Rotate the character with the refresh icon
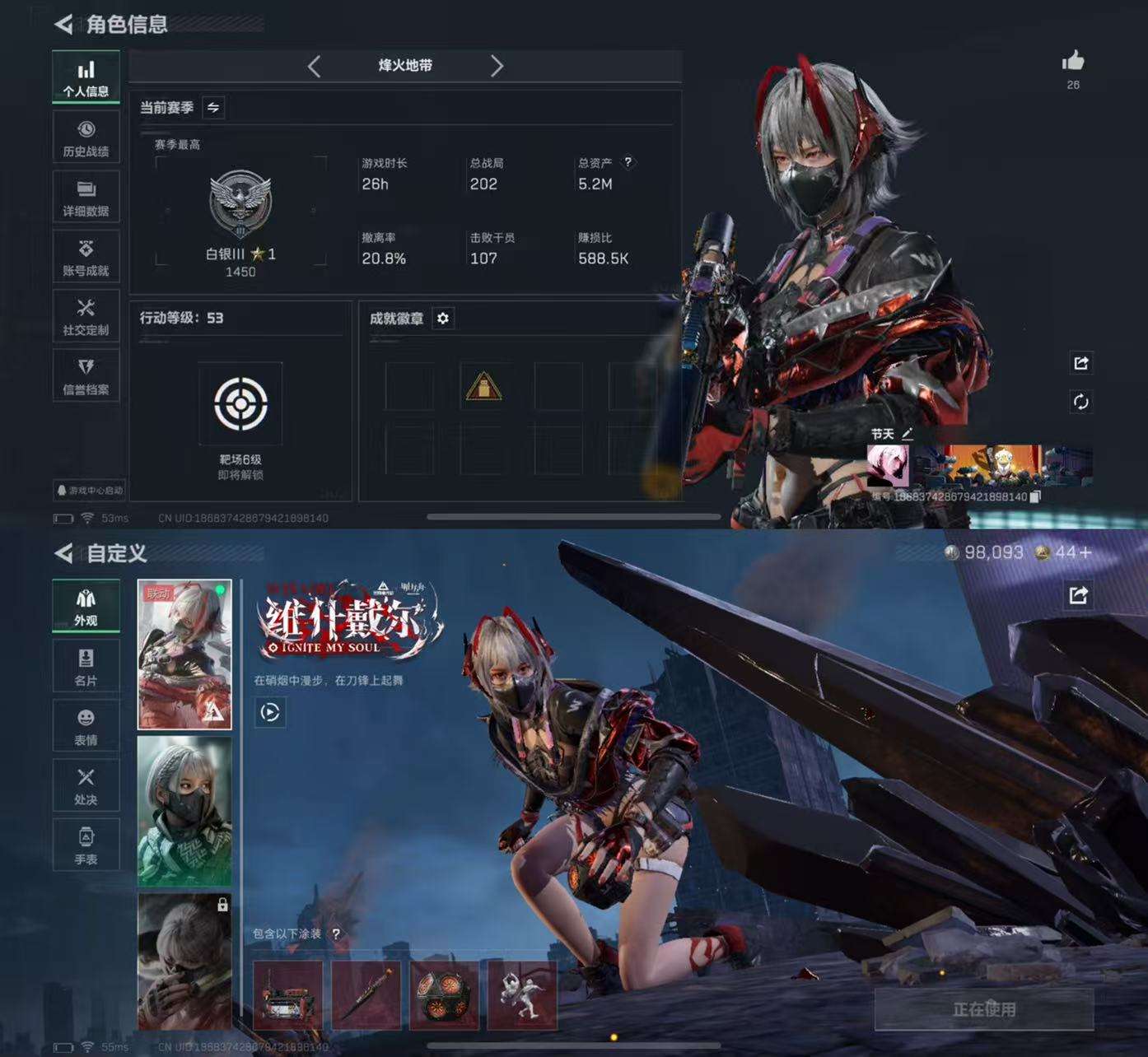The width and height of the screenshot is (1148, 1057). click(x=1082, y=401)
